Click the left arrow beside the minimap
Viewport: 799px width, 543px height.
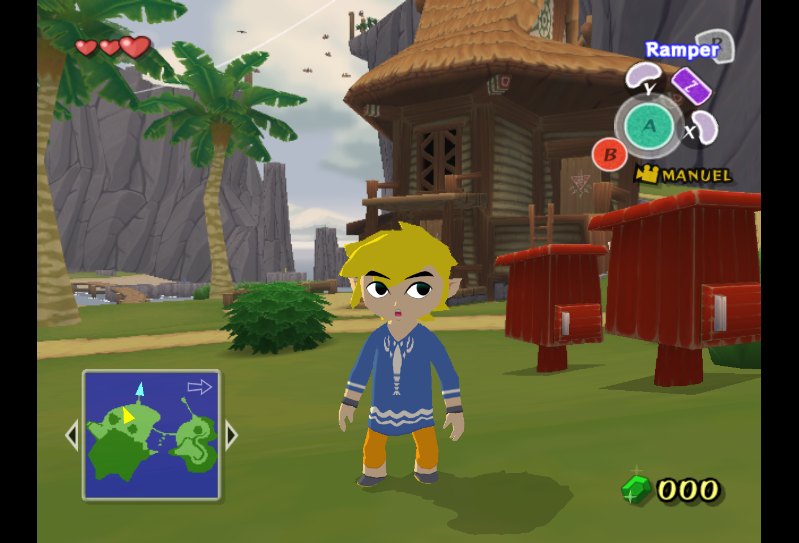click(71, 435)
